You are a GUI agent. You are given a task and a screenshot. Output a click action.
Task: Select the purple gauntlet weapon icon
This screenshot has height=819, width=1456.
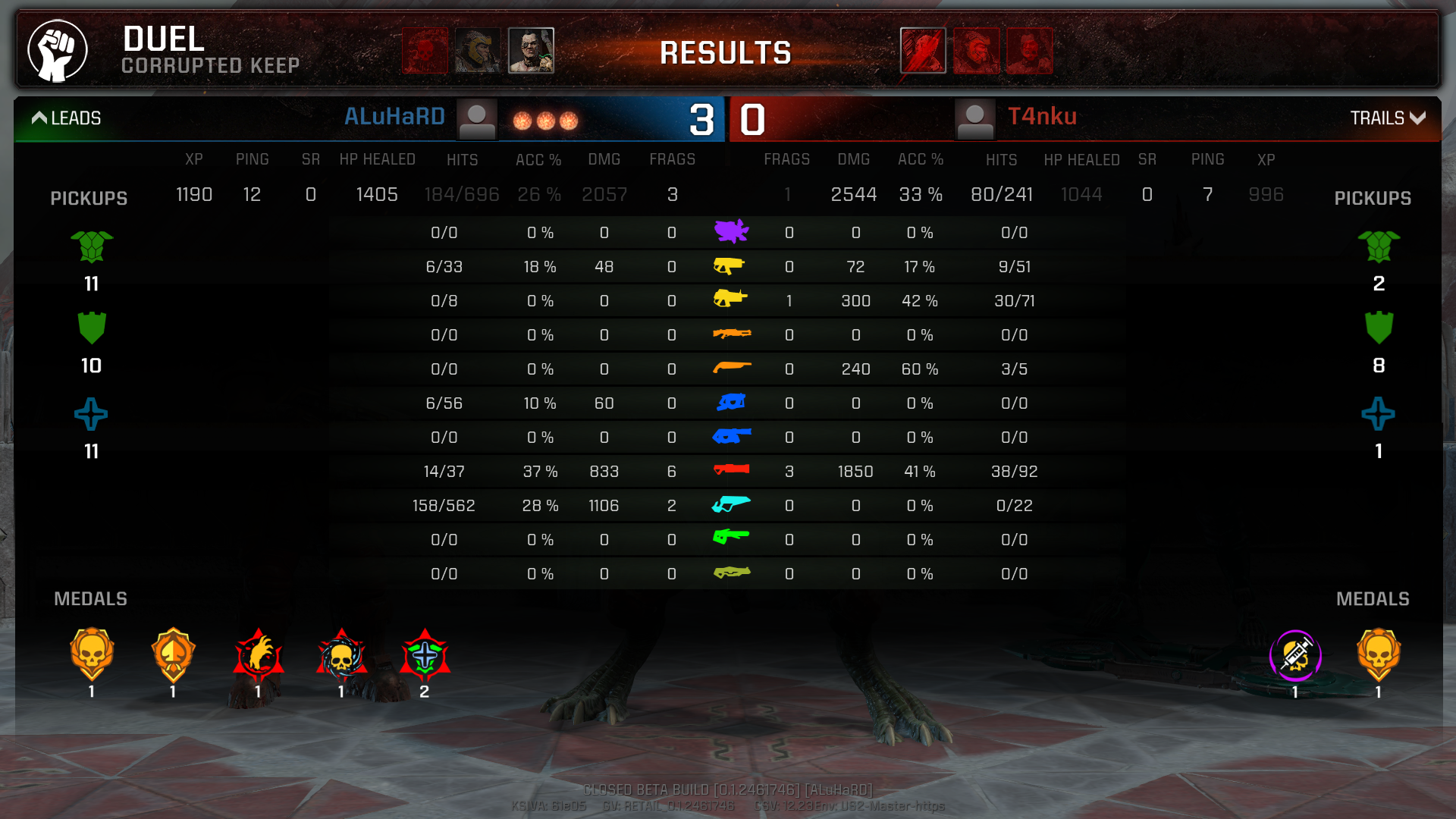[731, 231]
